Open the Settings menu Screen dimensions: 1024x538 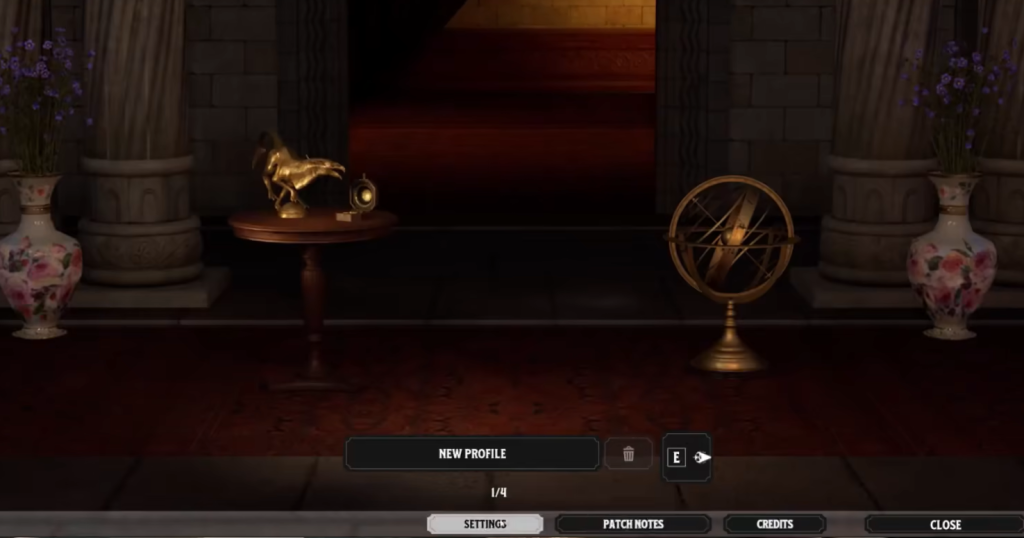(485, 524)
